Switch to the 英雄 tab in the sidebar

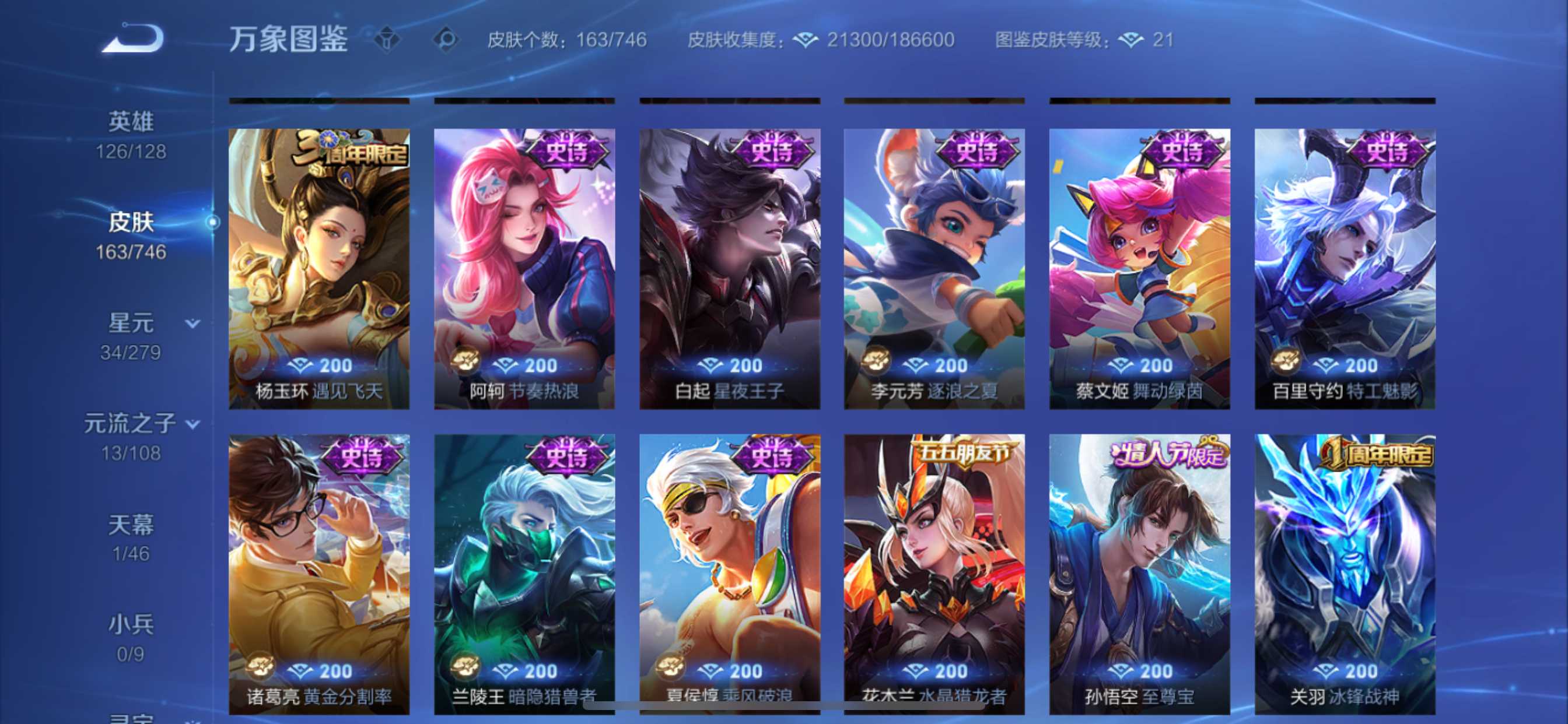(131, 121)
